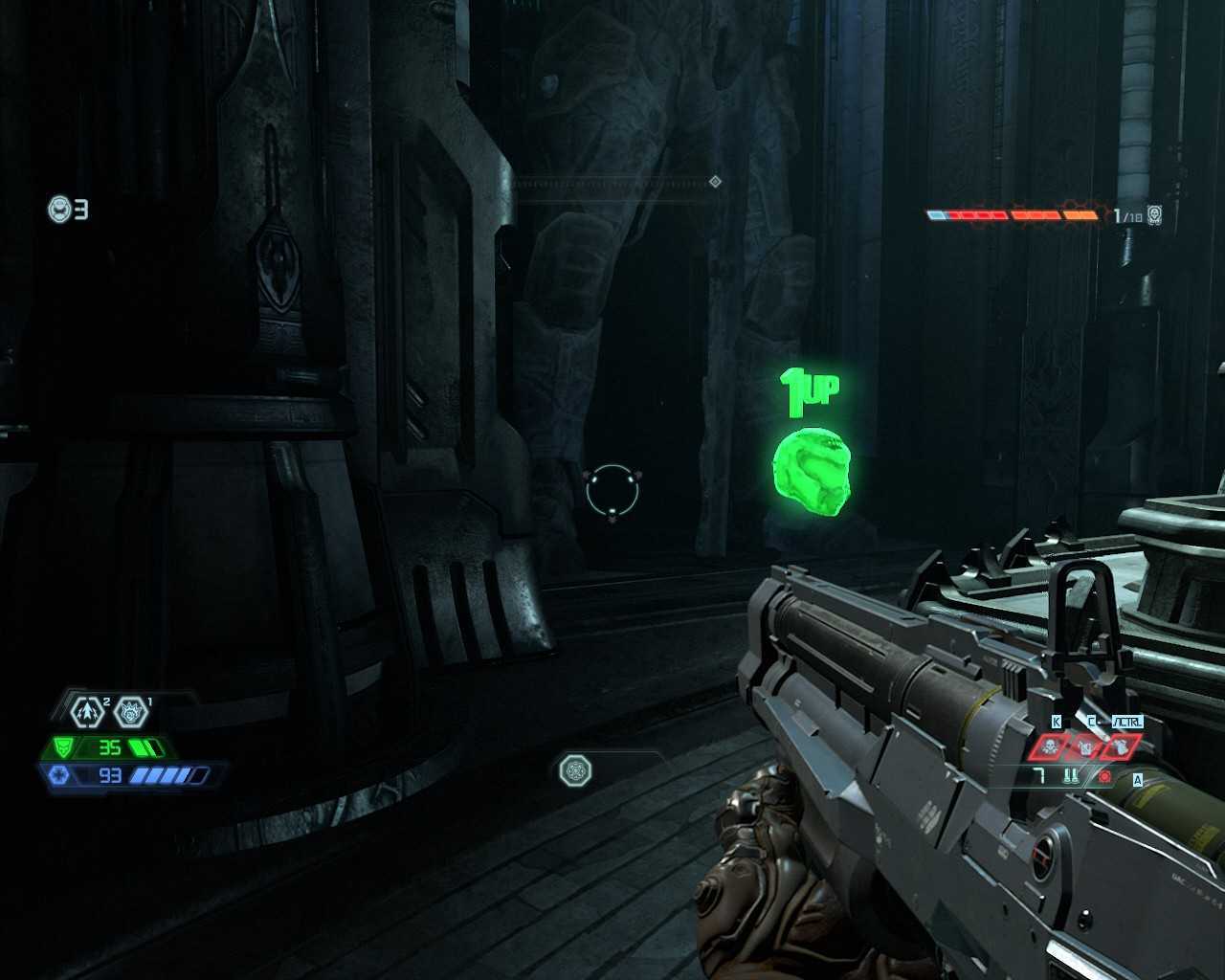Choose the middle red equipment slot
Image resolution: width=1225 pixels, height=980 pixels.
pos(1086,746)
